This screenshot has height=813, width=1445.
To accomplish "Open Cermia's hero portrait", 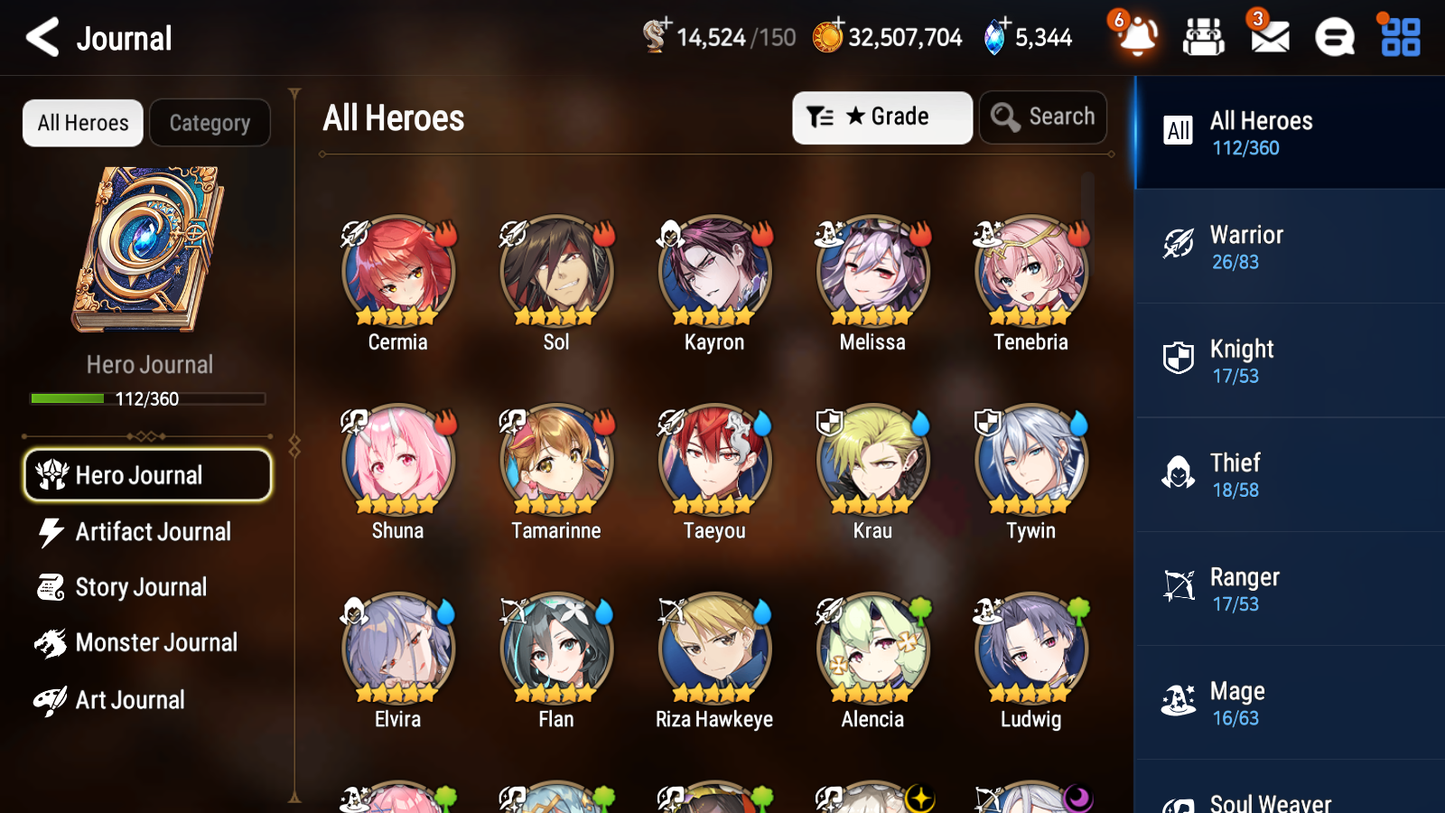I will coord(398,271).
